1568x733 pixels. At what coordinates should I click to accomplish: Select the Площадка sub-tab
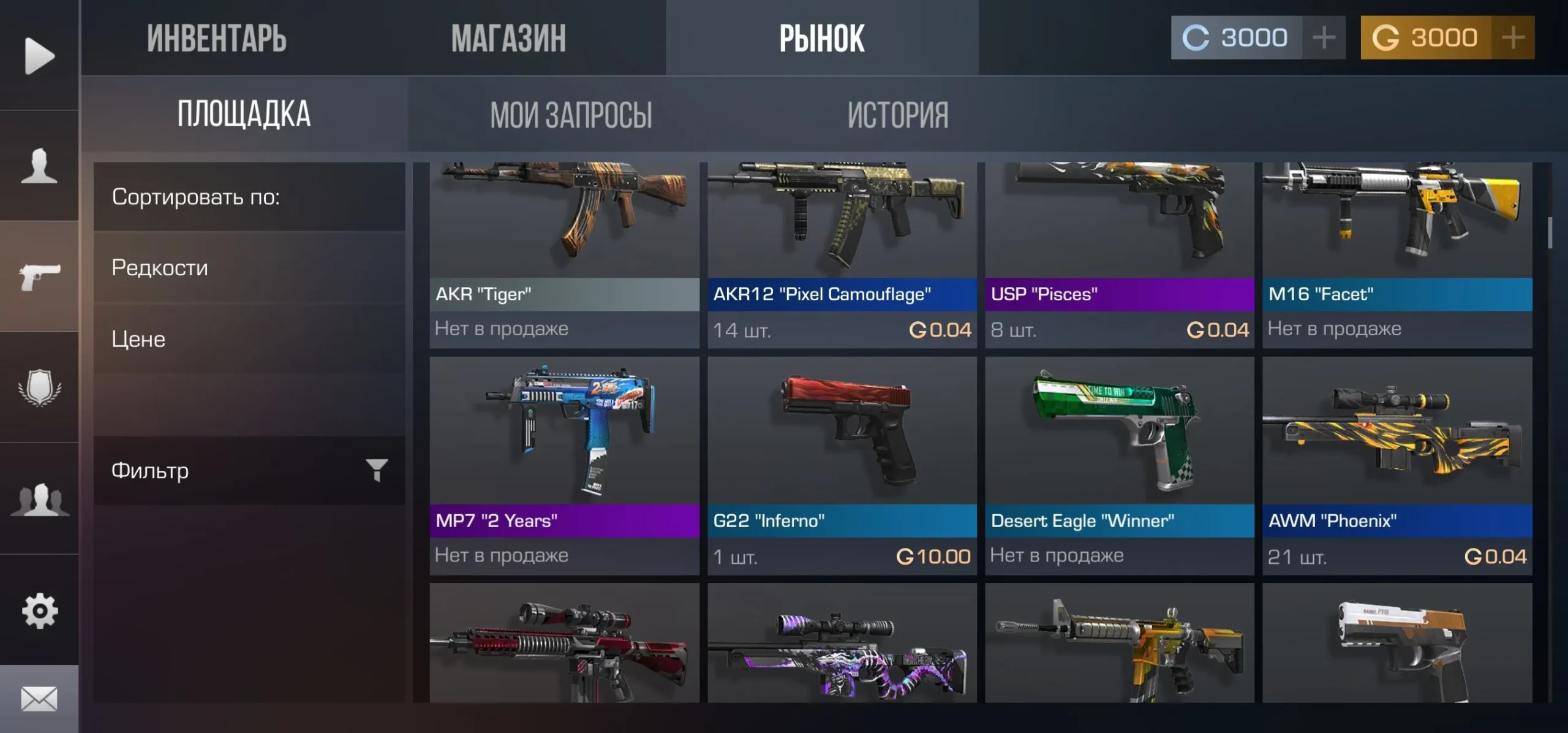pos(244,115)
